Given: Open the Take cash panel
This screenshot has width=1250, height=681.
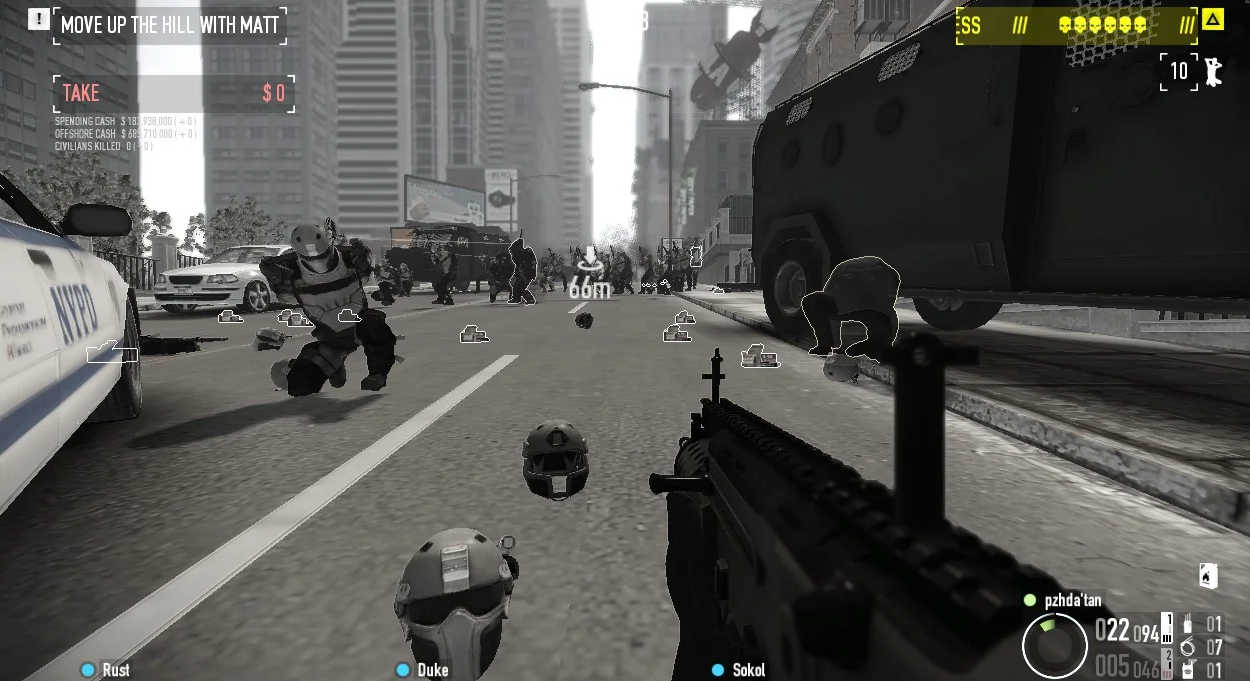Looking at the screenshot, I should (x=174, y=94).
